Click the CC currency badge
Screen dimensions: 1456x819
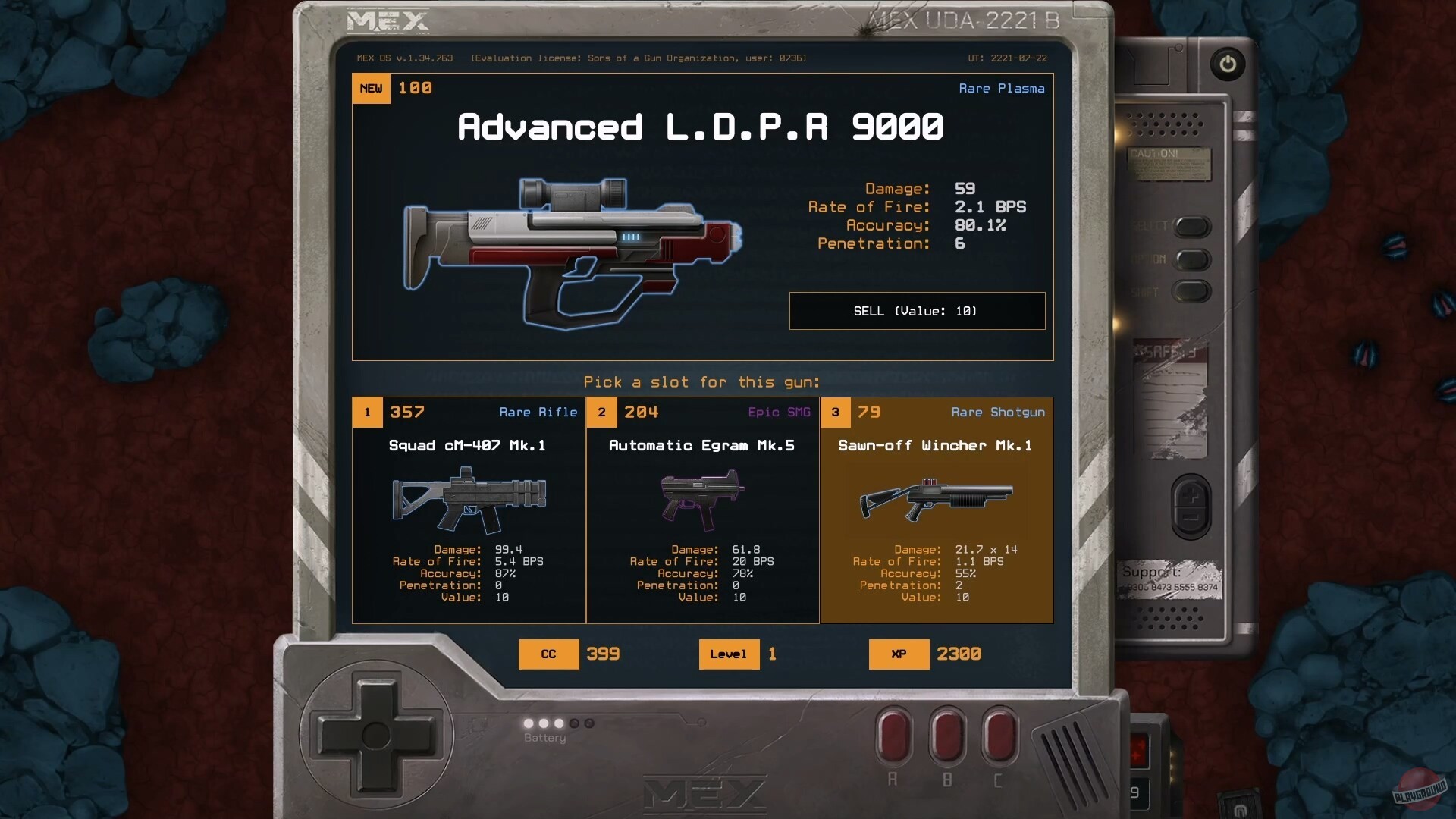548,654
